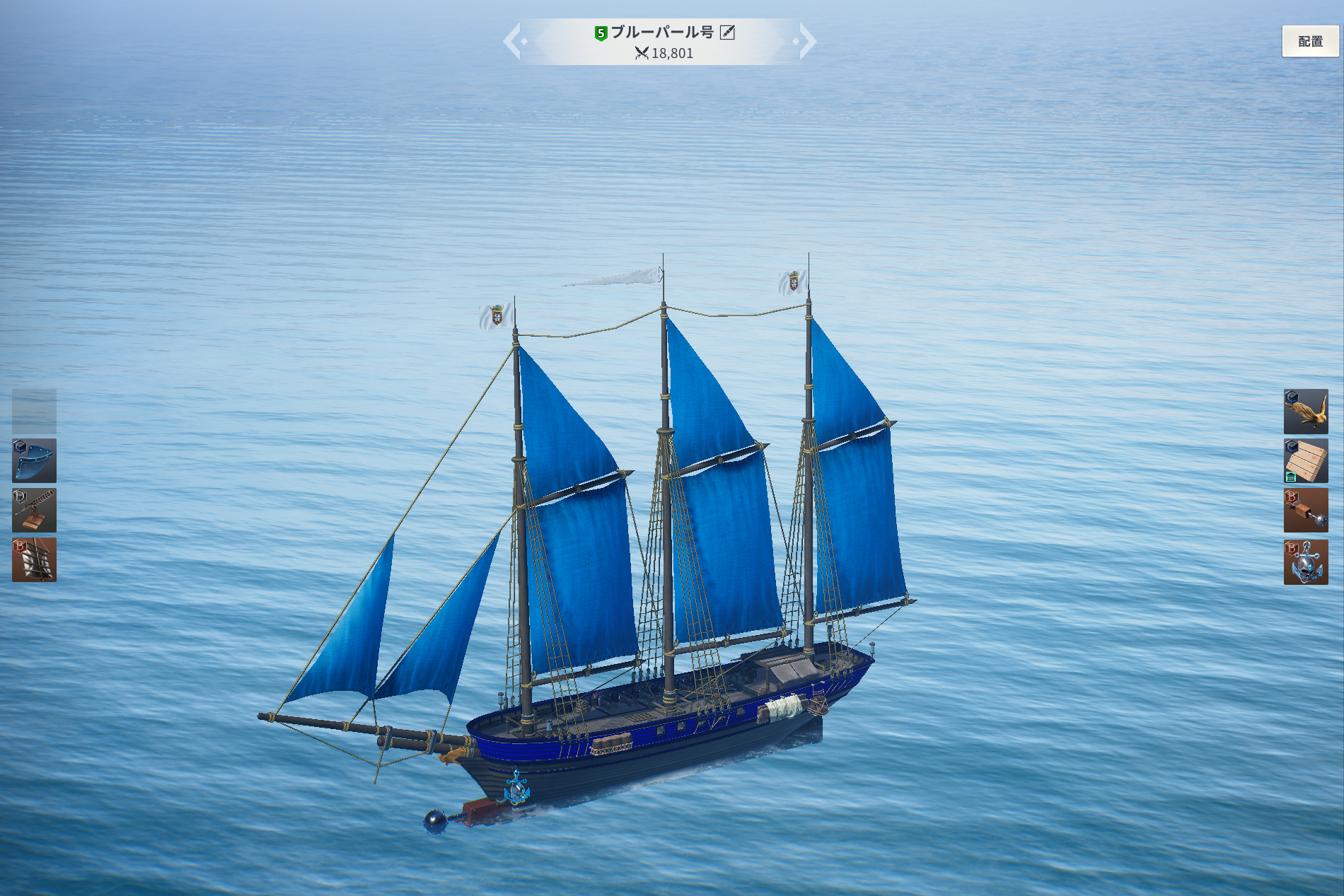Edit the ブルーパール号 ship name

(727, 33)
